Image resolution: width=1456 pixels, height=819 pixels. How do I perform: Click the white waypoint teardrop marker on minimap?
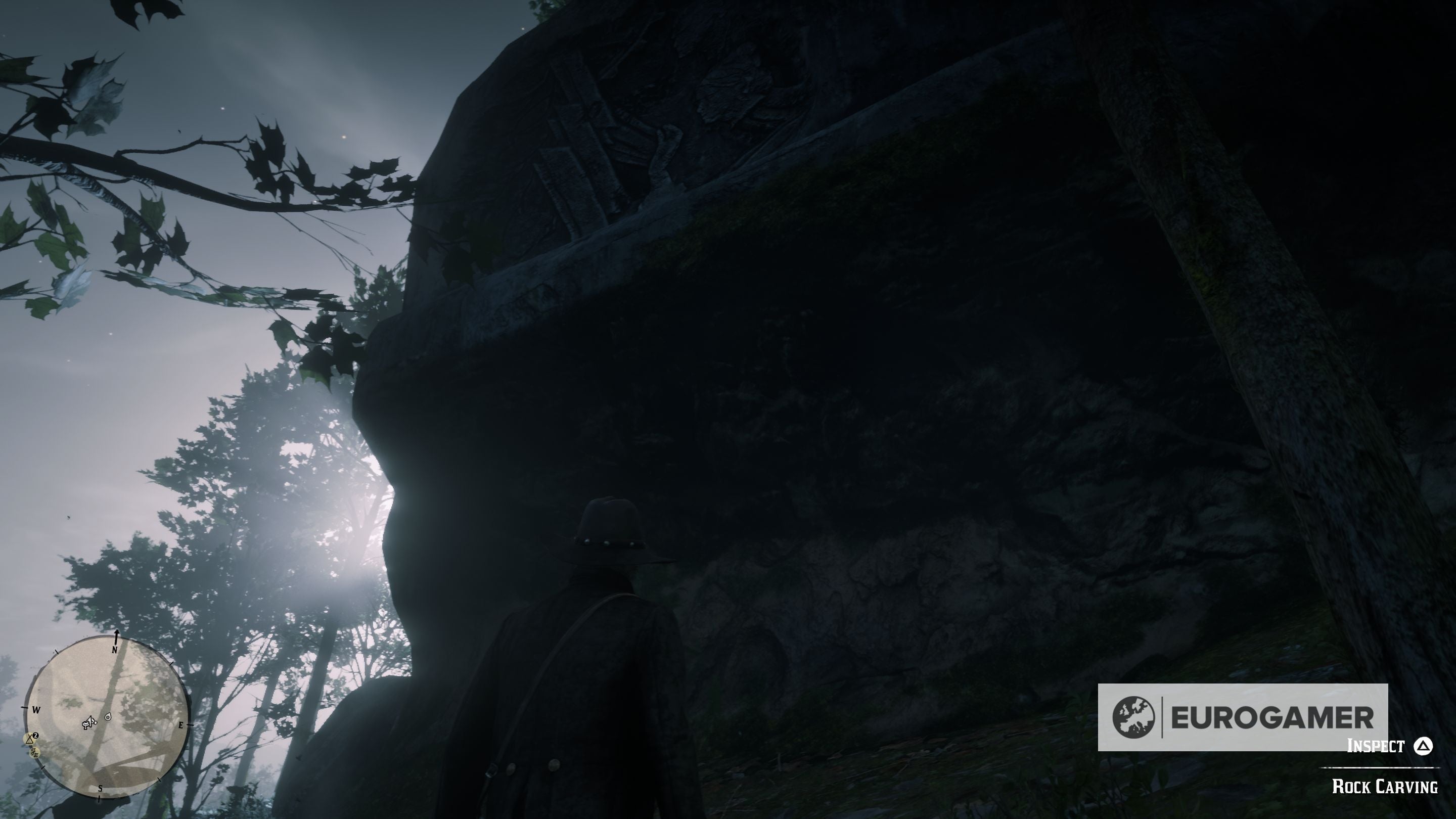[x=108, y=718]
